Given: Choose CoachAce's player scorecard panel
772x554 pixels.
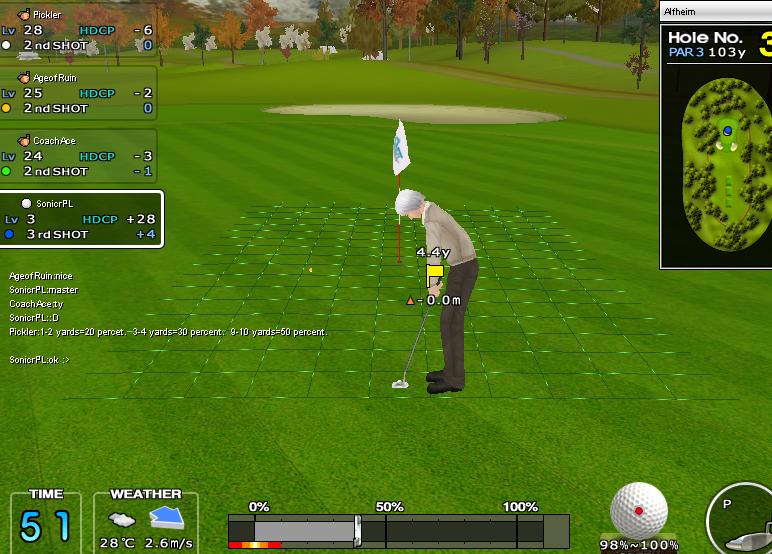Looking at the screenshot, I should click(x=78, y=156).
